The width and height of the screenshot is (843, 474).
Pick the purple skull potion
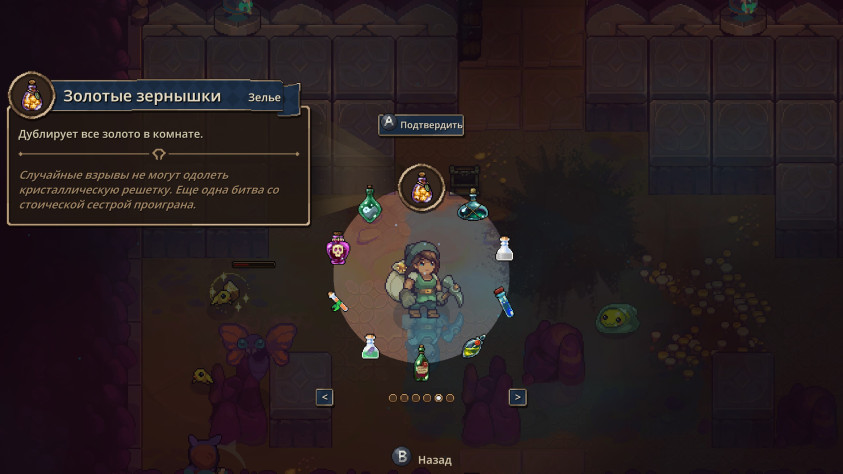(x=337, y=249)
